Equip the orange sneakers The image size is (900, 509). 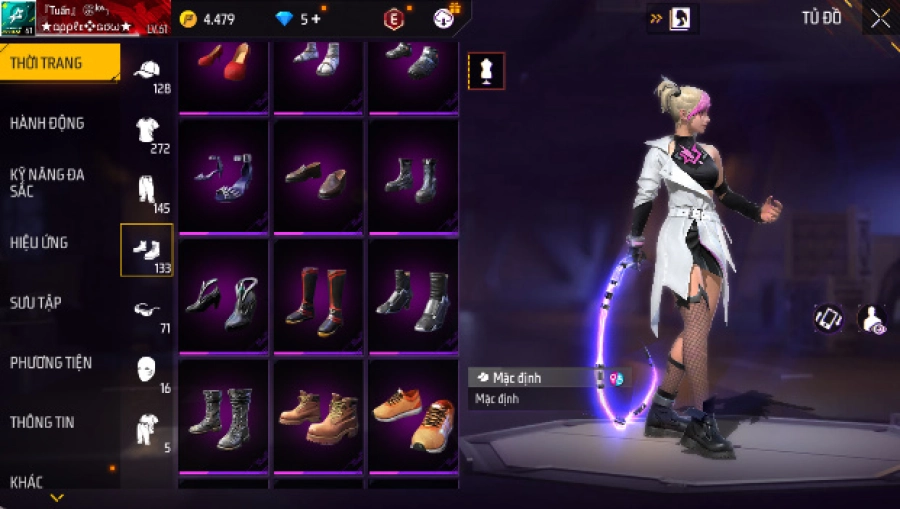[x=413, y=415]
